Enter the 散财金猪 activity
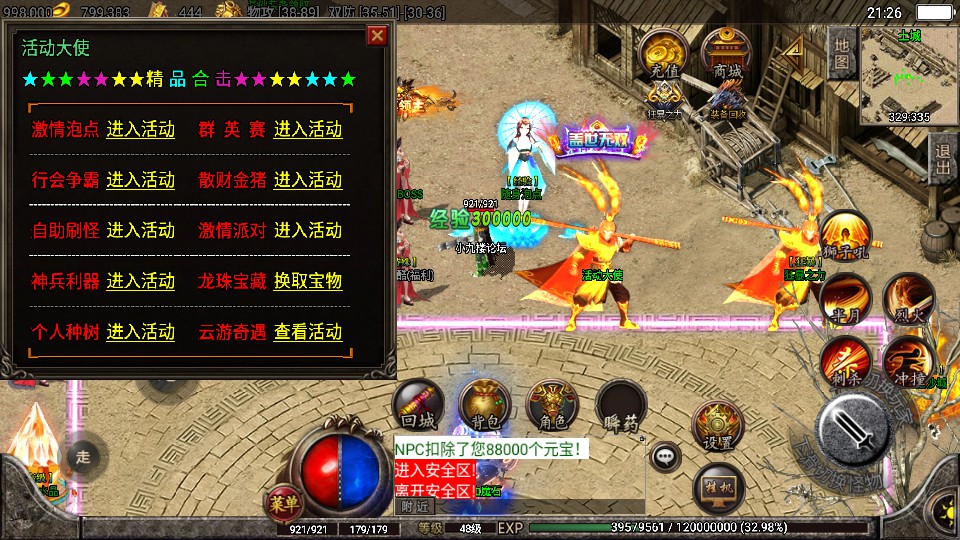960x540 pixels. click(308, 180)
